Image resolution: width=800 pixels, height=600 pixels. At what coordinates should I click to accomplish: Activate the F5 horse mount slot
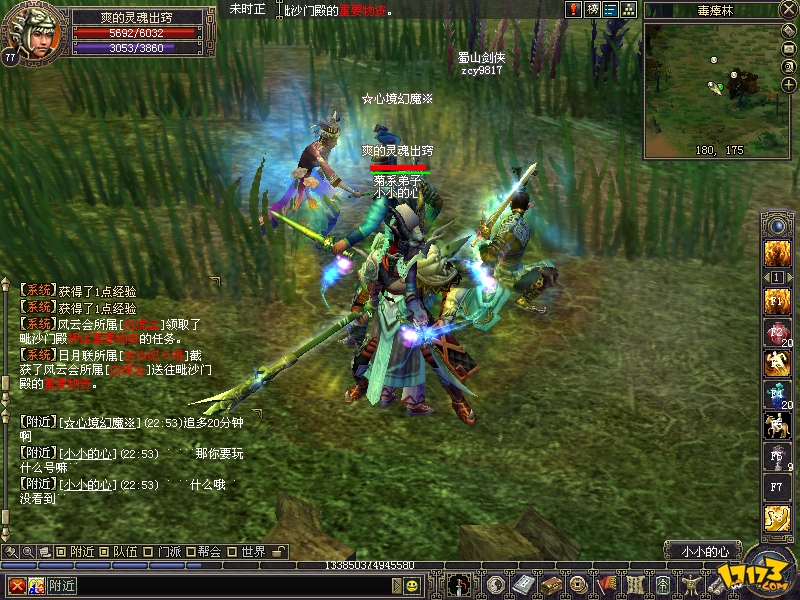(x=777, y=424)
